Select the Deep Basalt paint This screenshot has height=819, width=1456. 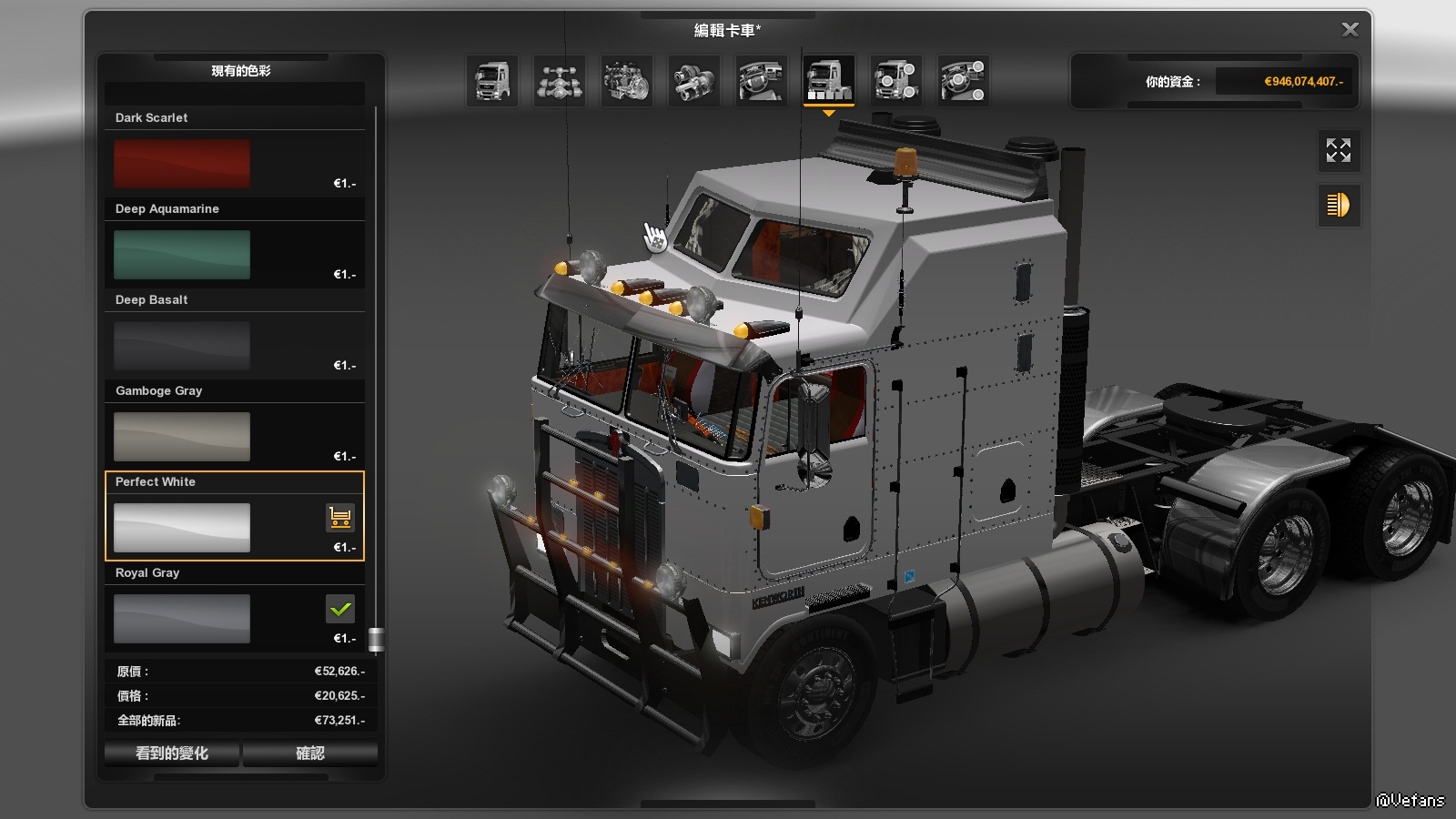[182, 346]
